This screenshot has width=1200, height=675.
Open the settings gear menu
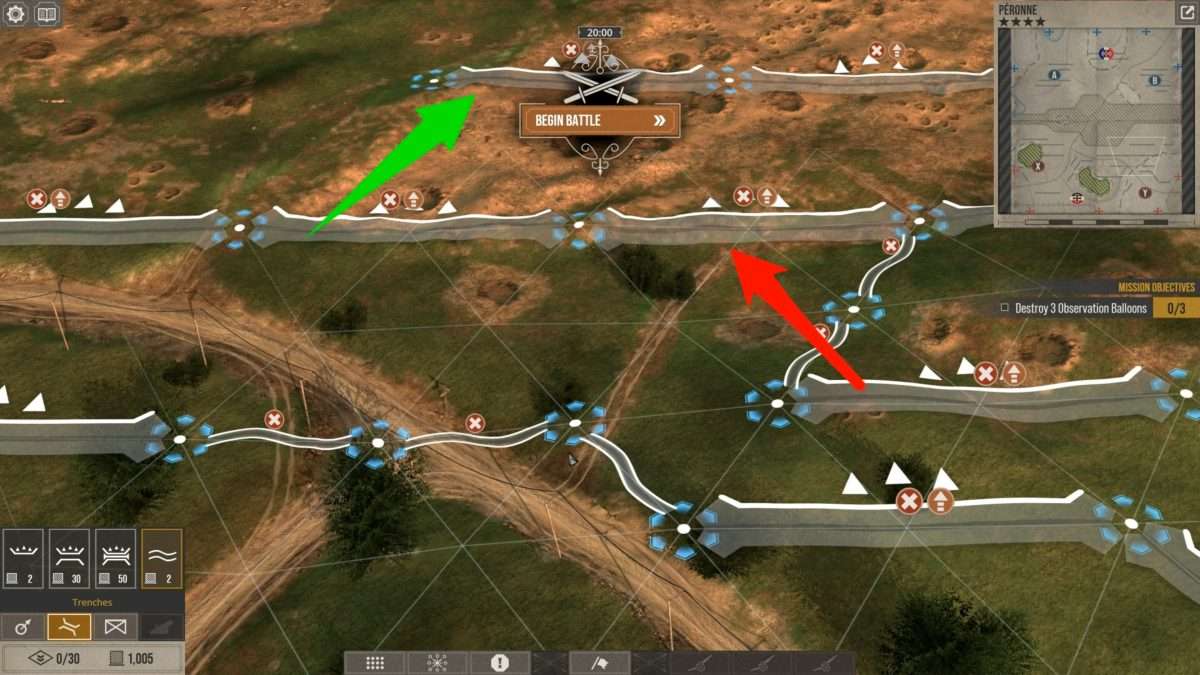click(15, 15)
